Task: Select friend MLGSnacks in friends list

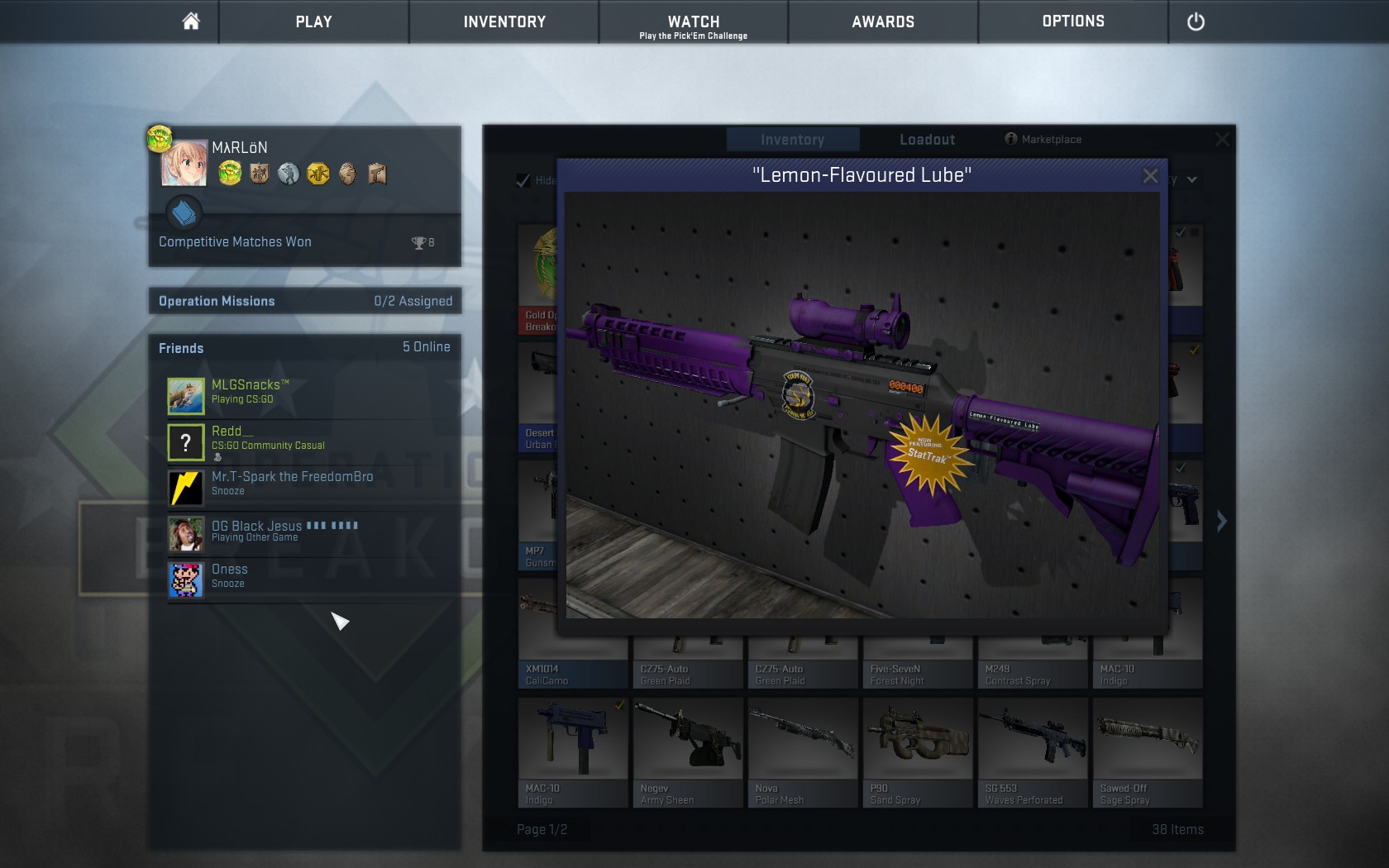Action: coord(250,391)
